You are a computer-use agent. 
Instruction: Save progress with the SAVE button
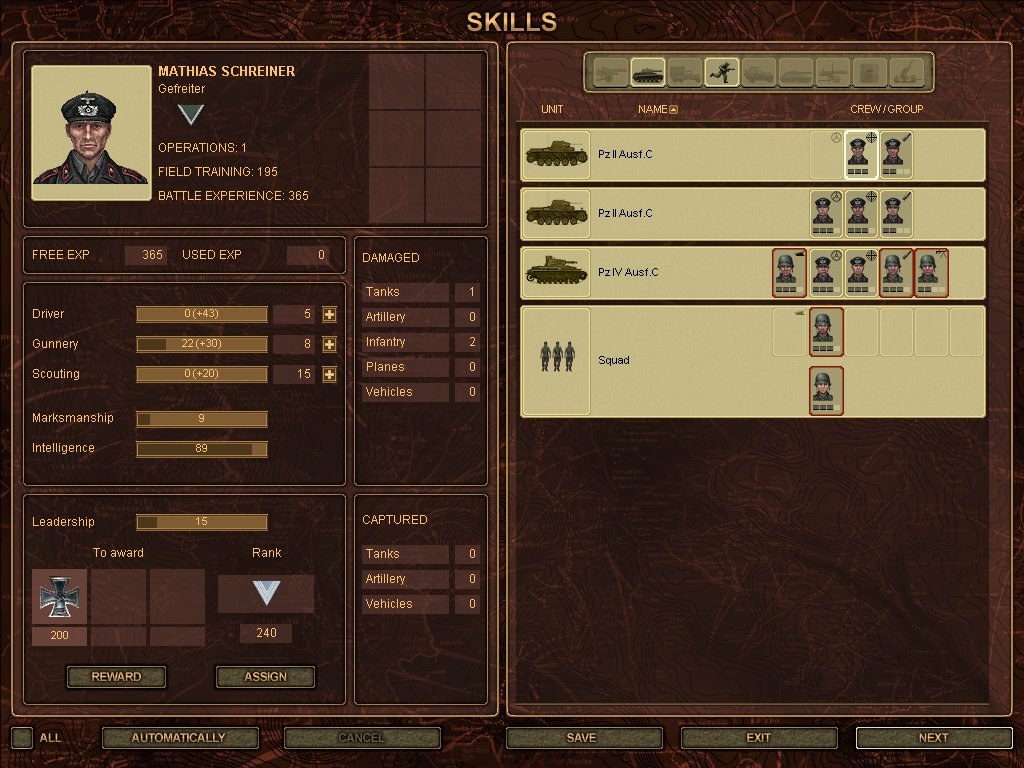tap(582, 738)
